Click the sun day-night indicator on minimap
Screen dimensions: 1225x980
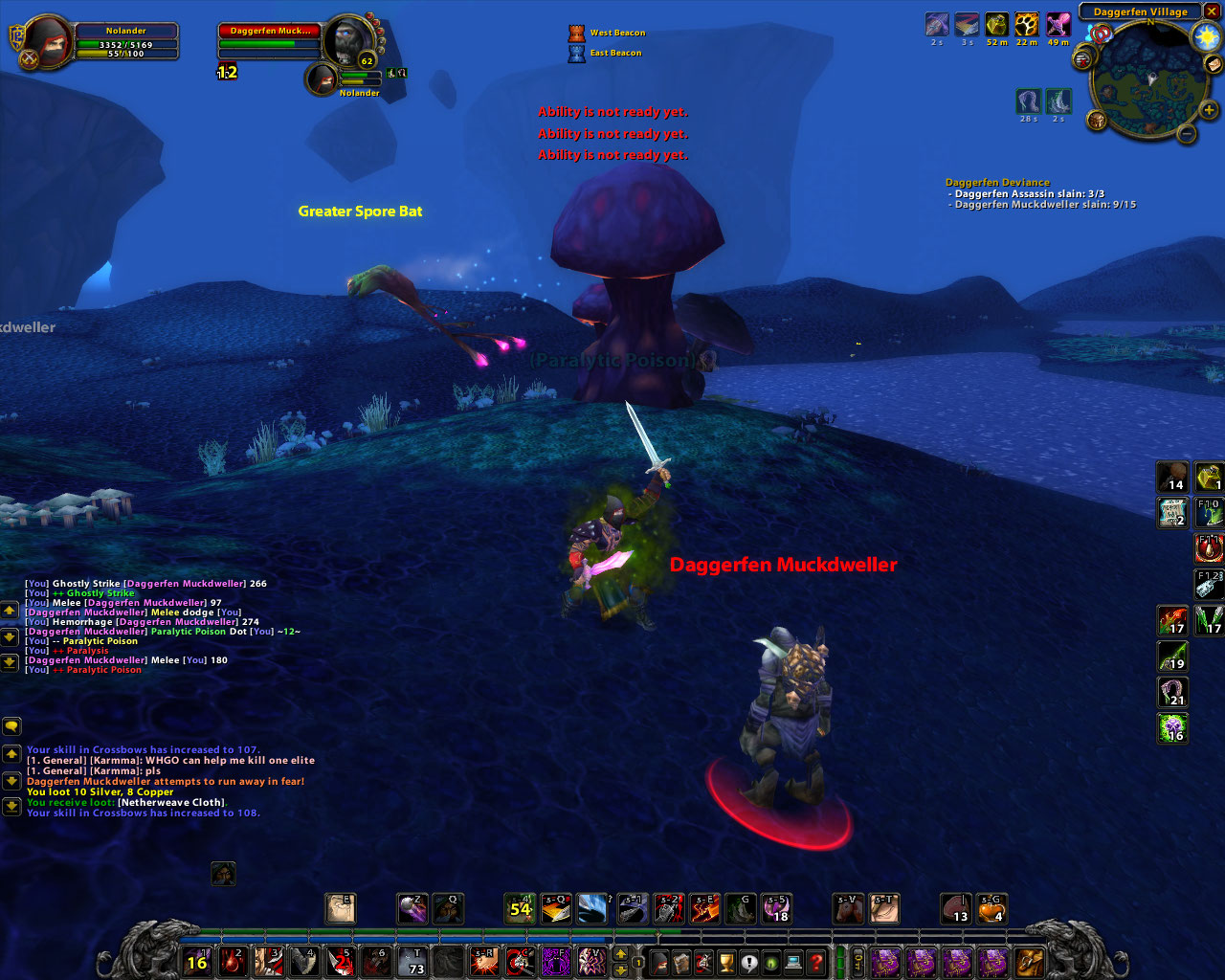[x=1206, y=36]
